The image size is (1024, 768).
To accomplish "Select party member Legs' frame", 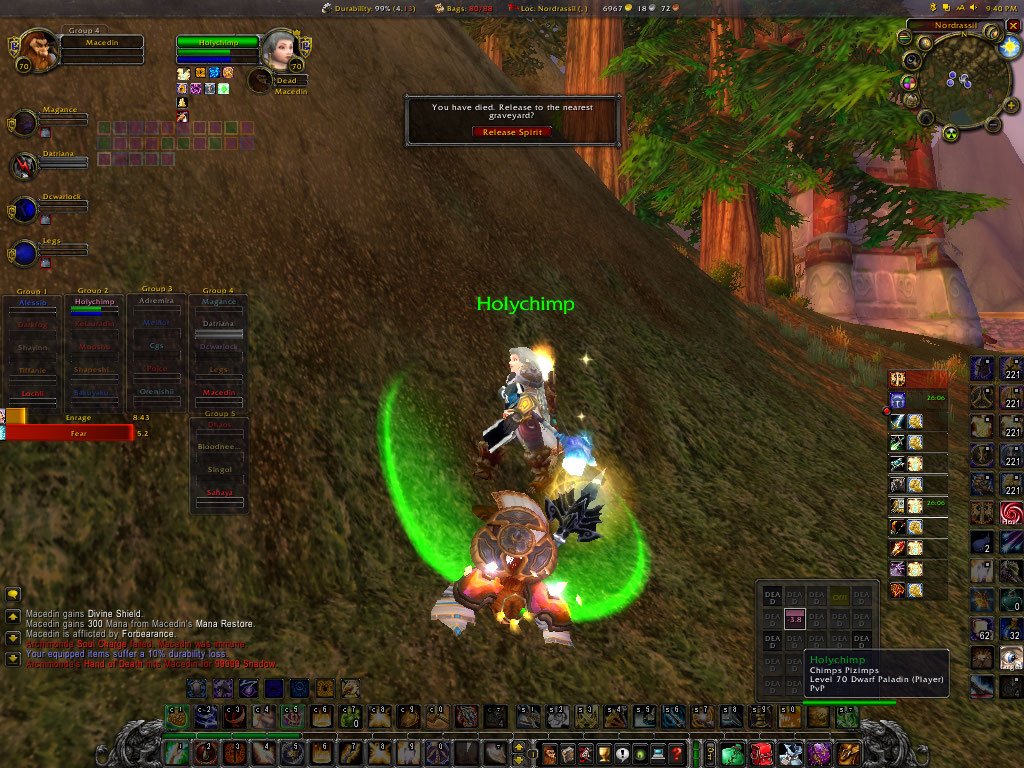I will (24, 251).
